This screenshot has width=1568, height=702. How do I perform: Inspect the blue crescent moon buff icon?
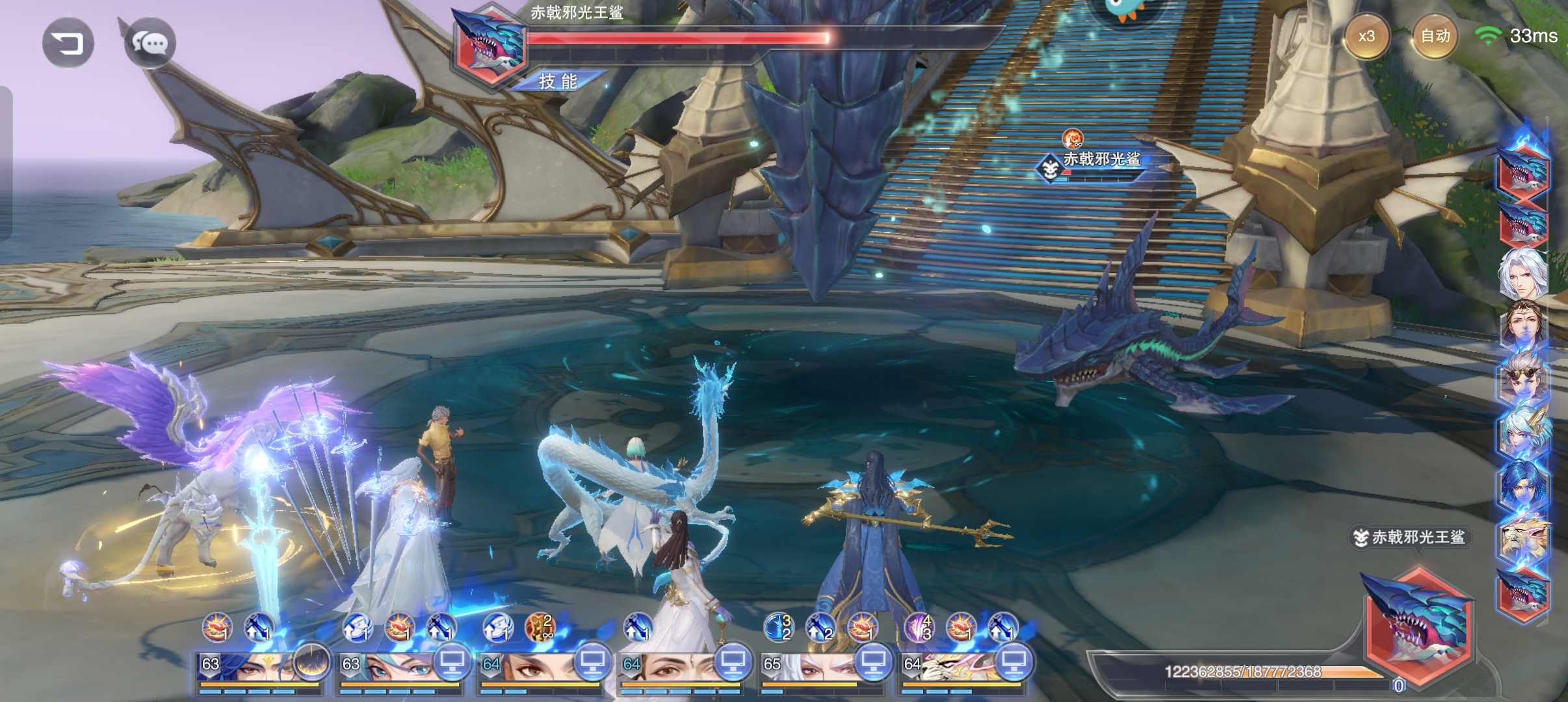tap(777, 627)
